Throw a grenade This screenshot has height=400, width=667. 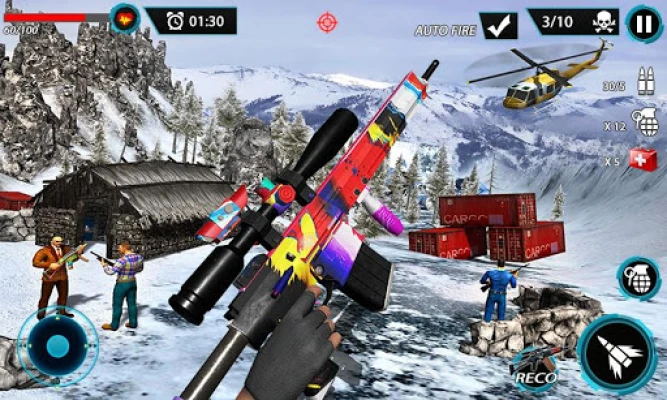[x=638, y=279]
